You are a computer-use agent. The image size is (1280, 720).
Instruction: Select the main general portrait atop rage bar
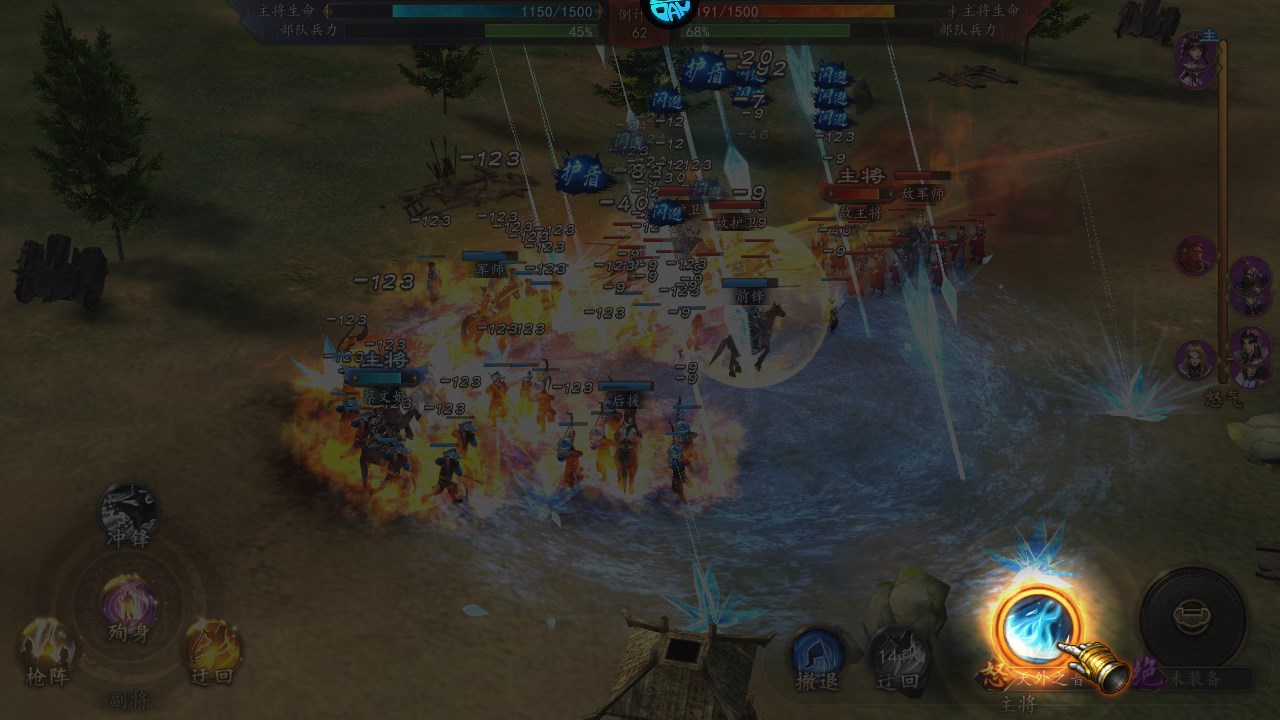coord(1195,57)
